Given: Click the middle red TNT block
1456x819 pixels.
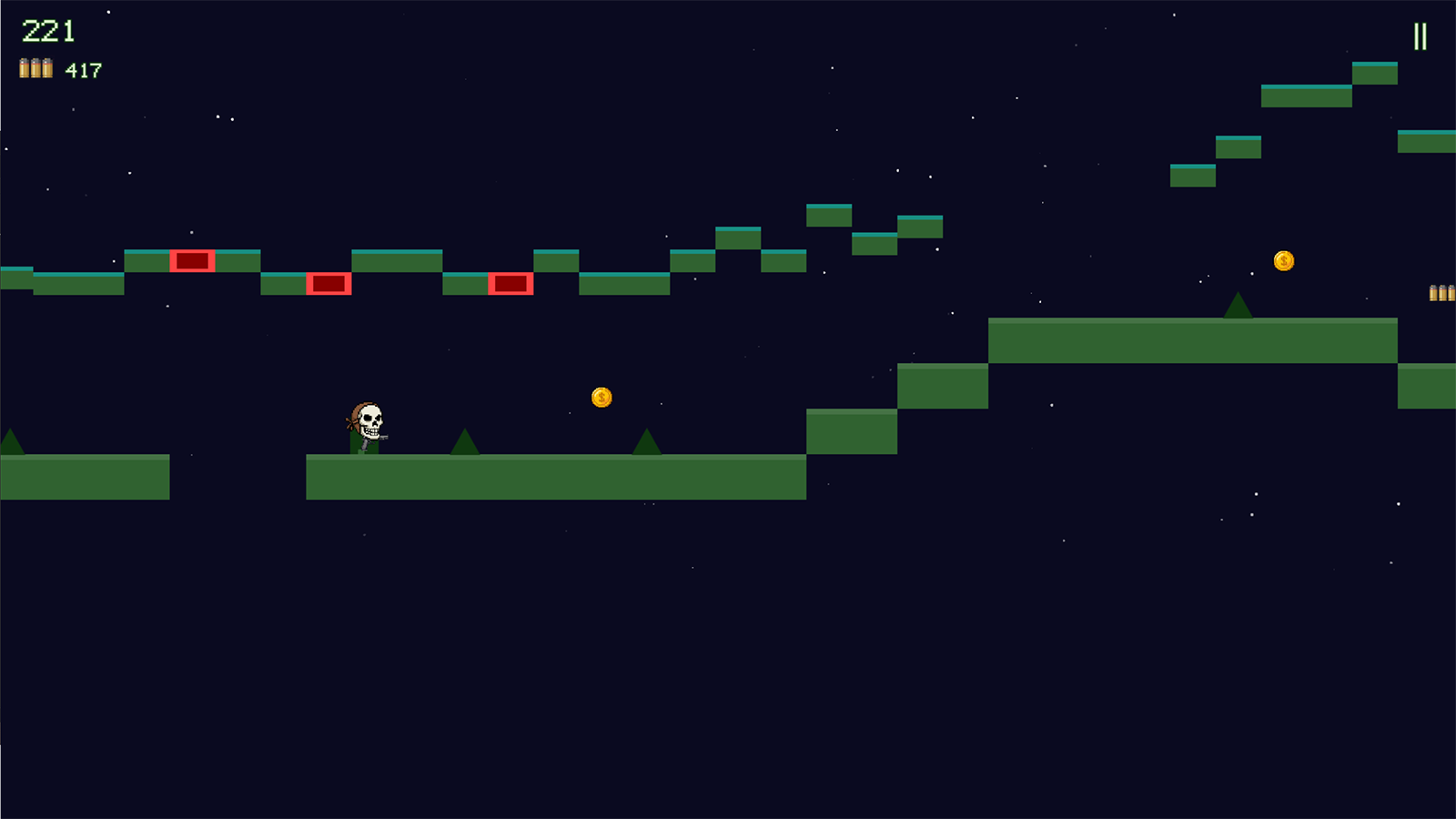Looking at the screenshot, I should point(329,285).
